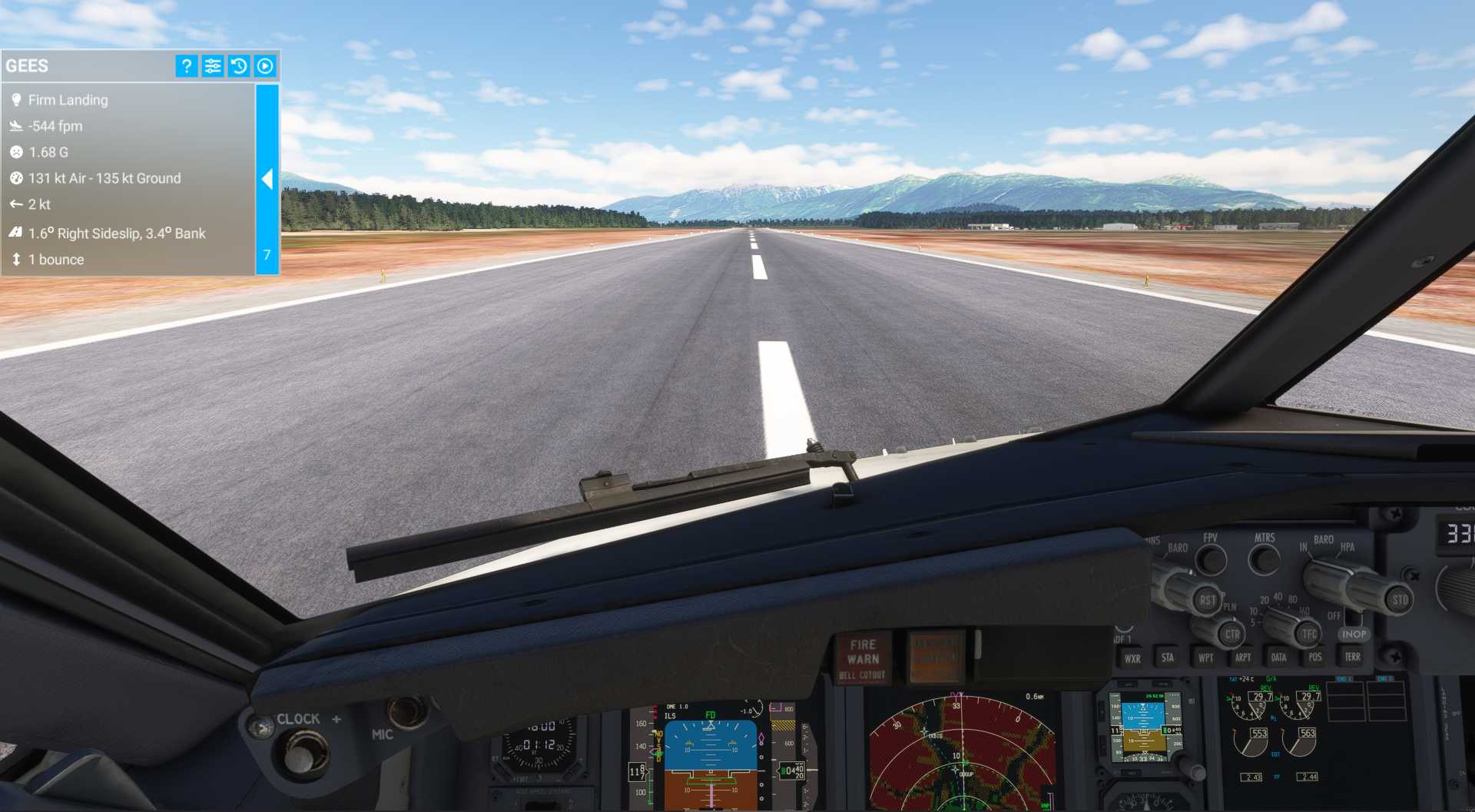Click the FIRE WARN bell cutout light
The width and height of the screenshot is (1475, 812).
[863, 658]
